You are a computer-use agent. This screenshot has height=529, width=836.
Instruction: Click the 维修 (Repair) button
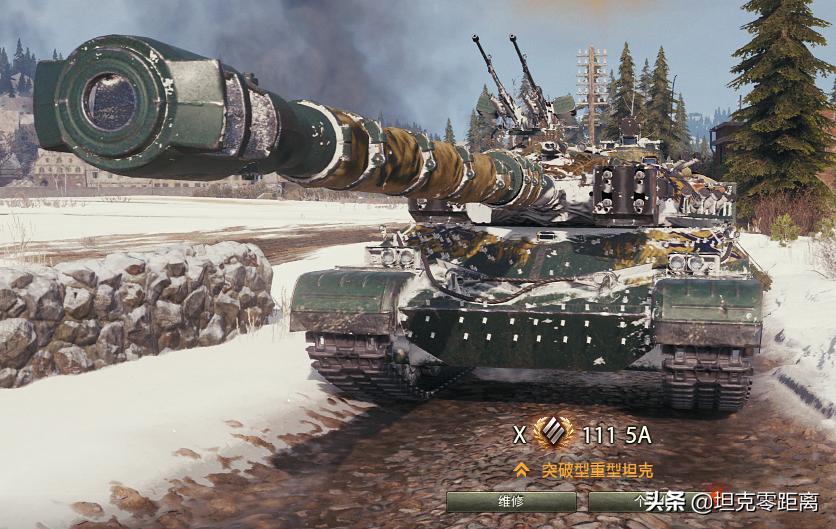(x=510, y=501)
